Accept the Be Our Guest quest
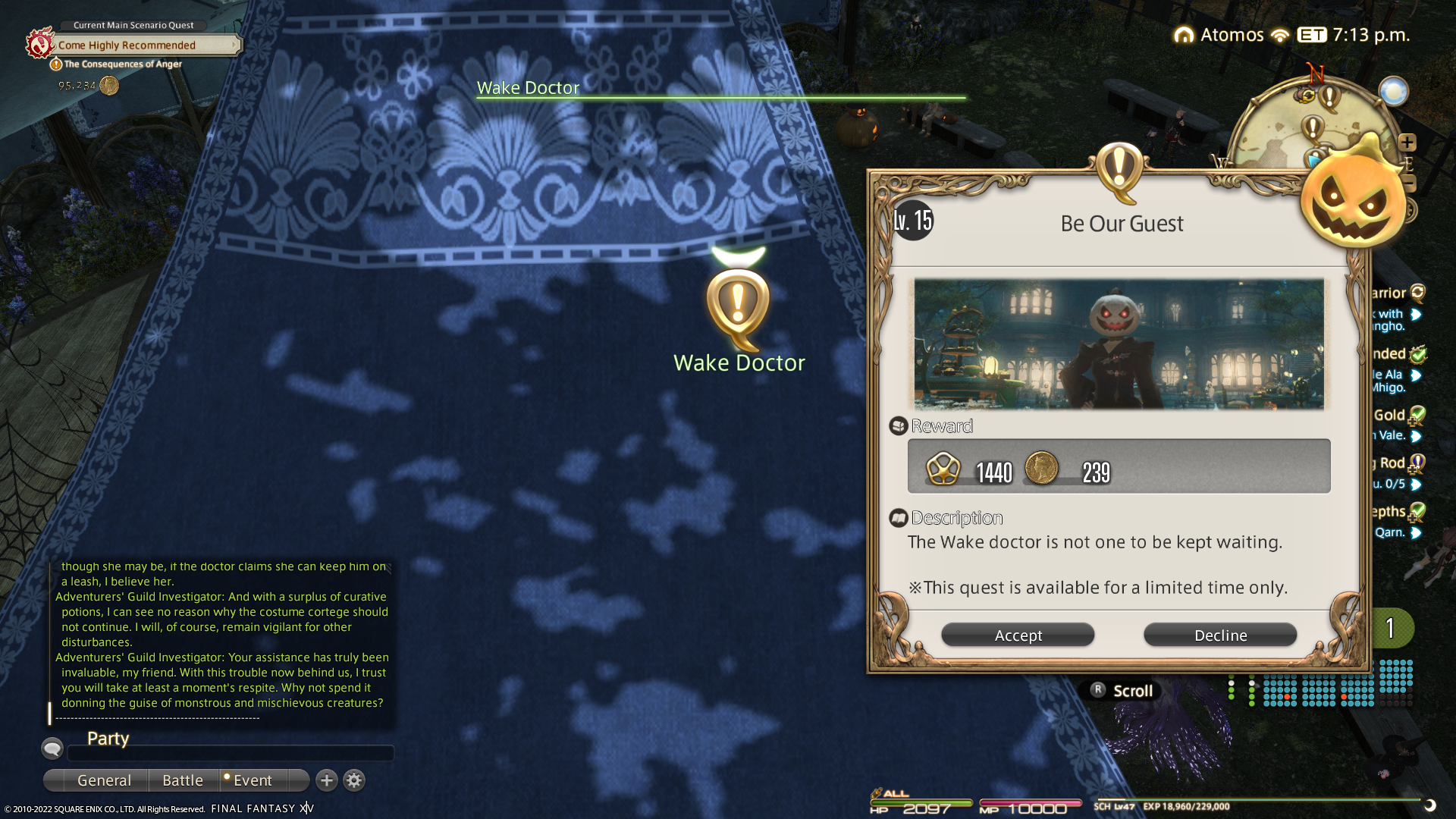 pos(1018,635)
